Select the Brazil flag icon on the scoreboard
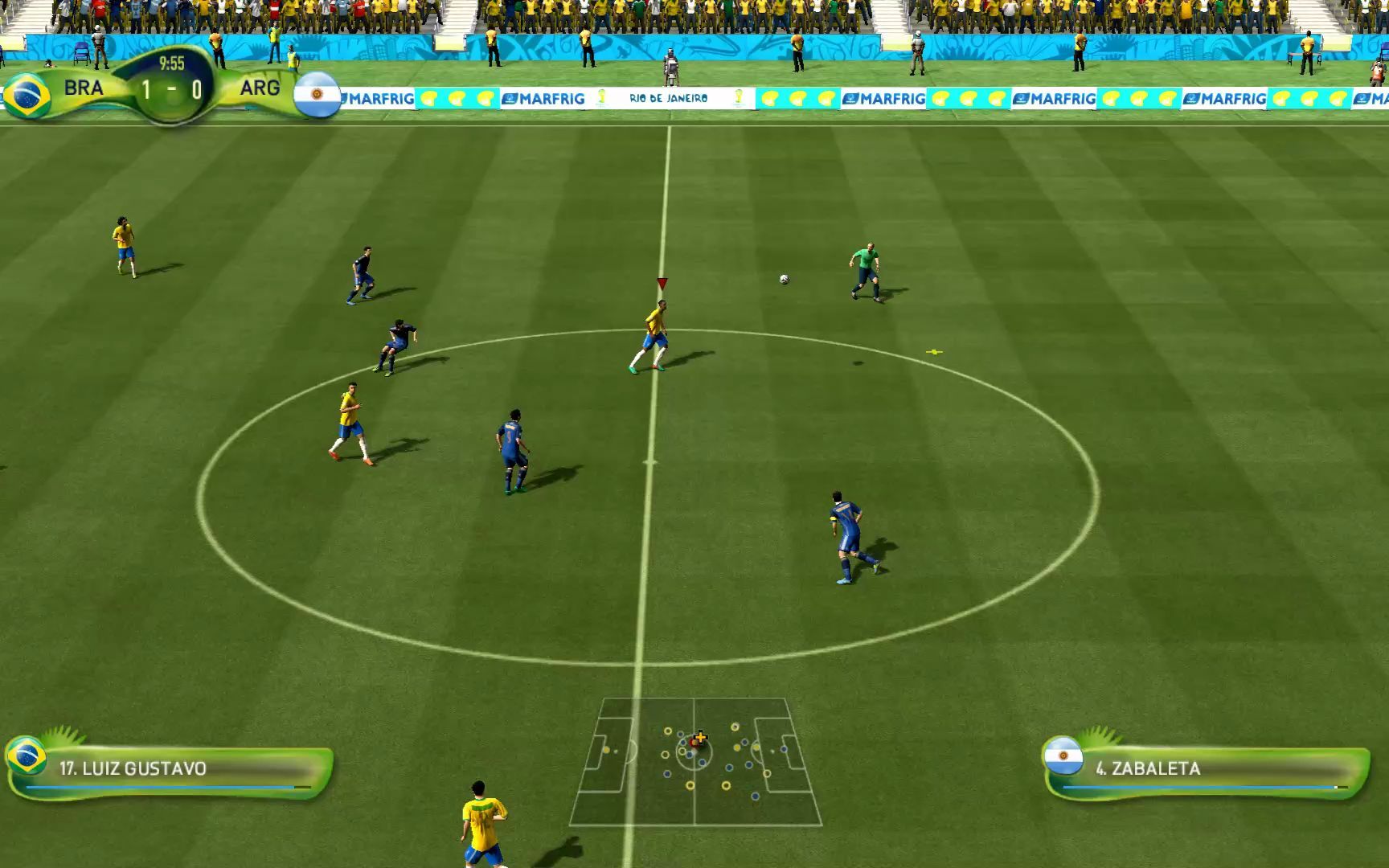The image size is (1389, 868). (27, 95)
